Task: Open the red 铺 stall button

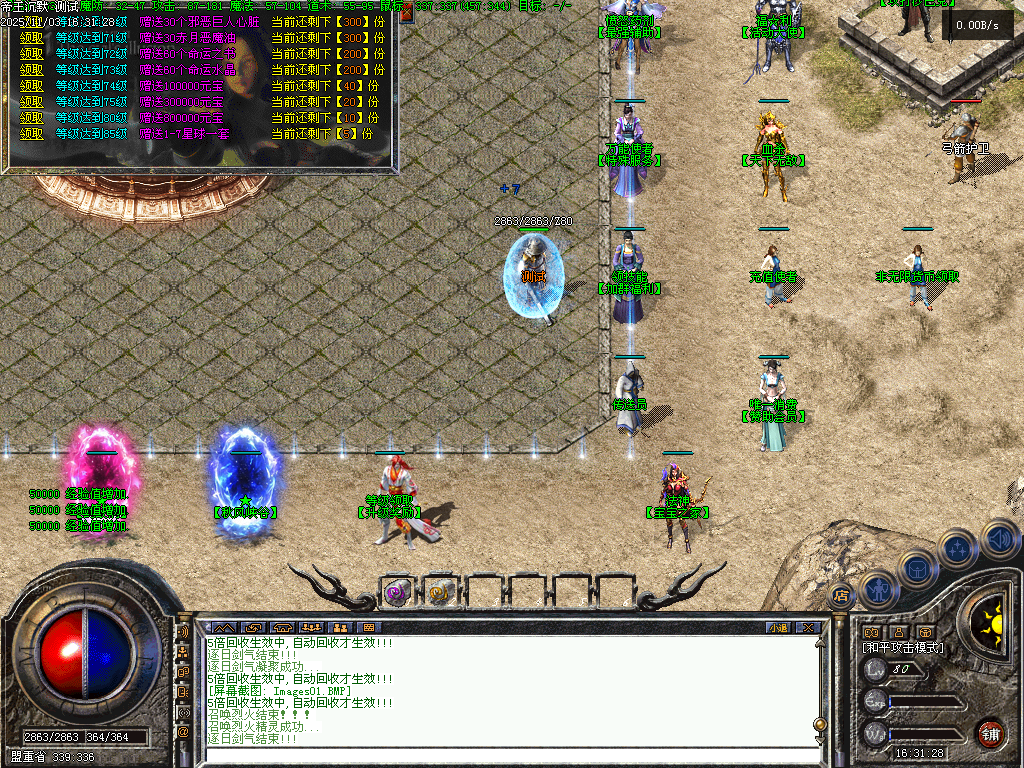Action: (x=991, y=733)
